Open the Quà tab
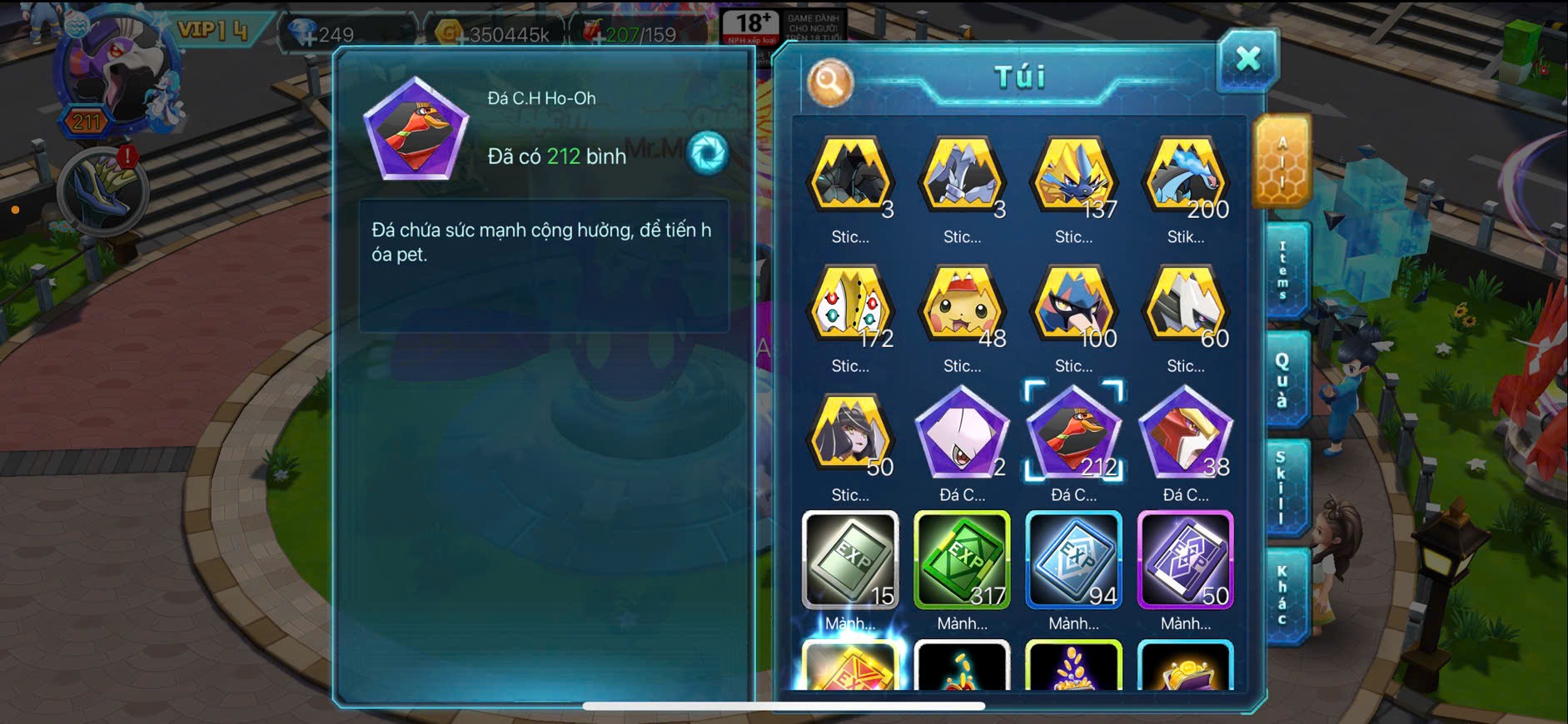 tap(1282, 379)
